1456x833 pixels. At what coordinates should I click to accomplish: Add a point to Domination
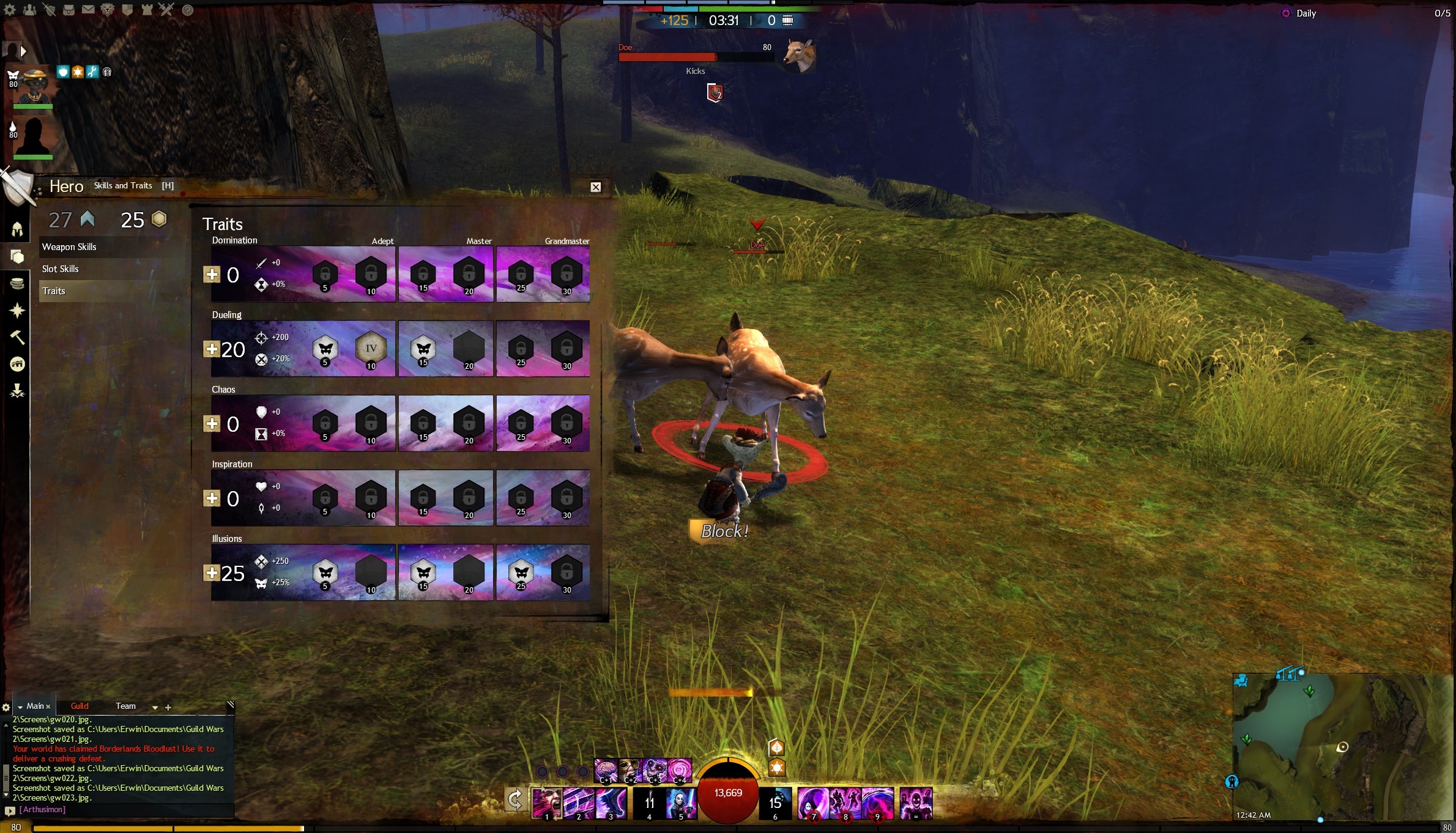(x=212, y=275)
